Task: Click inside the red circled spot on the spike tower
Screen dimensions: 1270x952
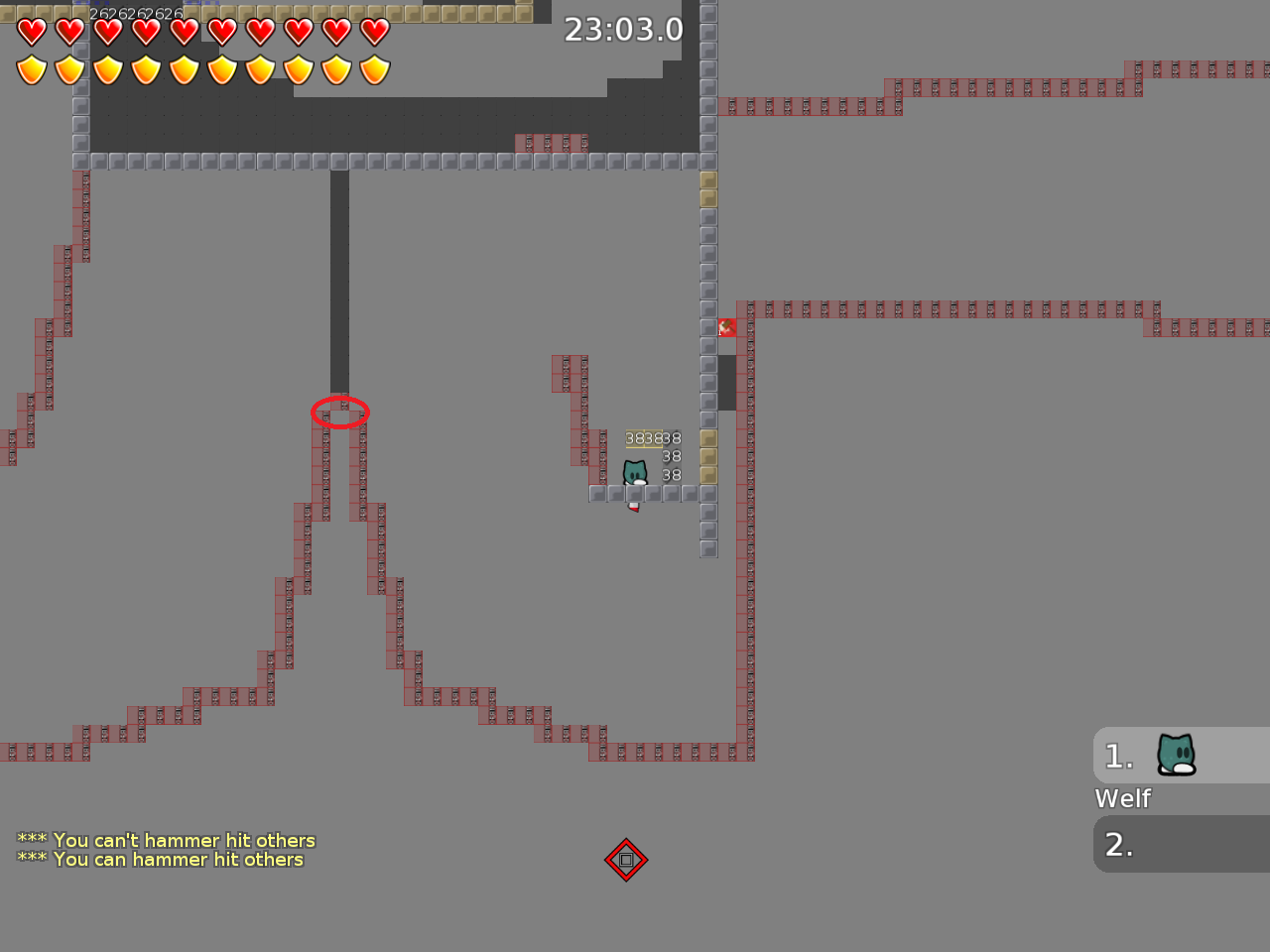Action: click(340, 414)
